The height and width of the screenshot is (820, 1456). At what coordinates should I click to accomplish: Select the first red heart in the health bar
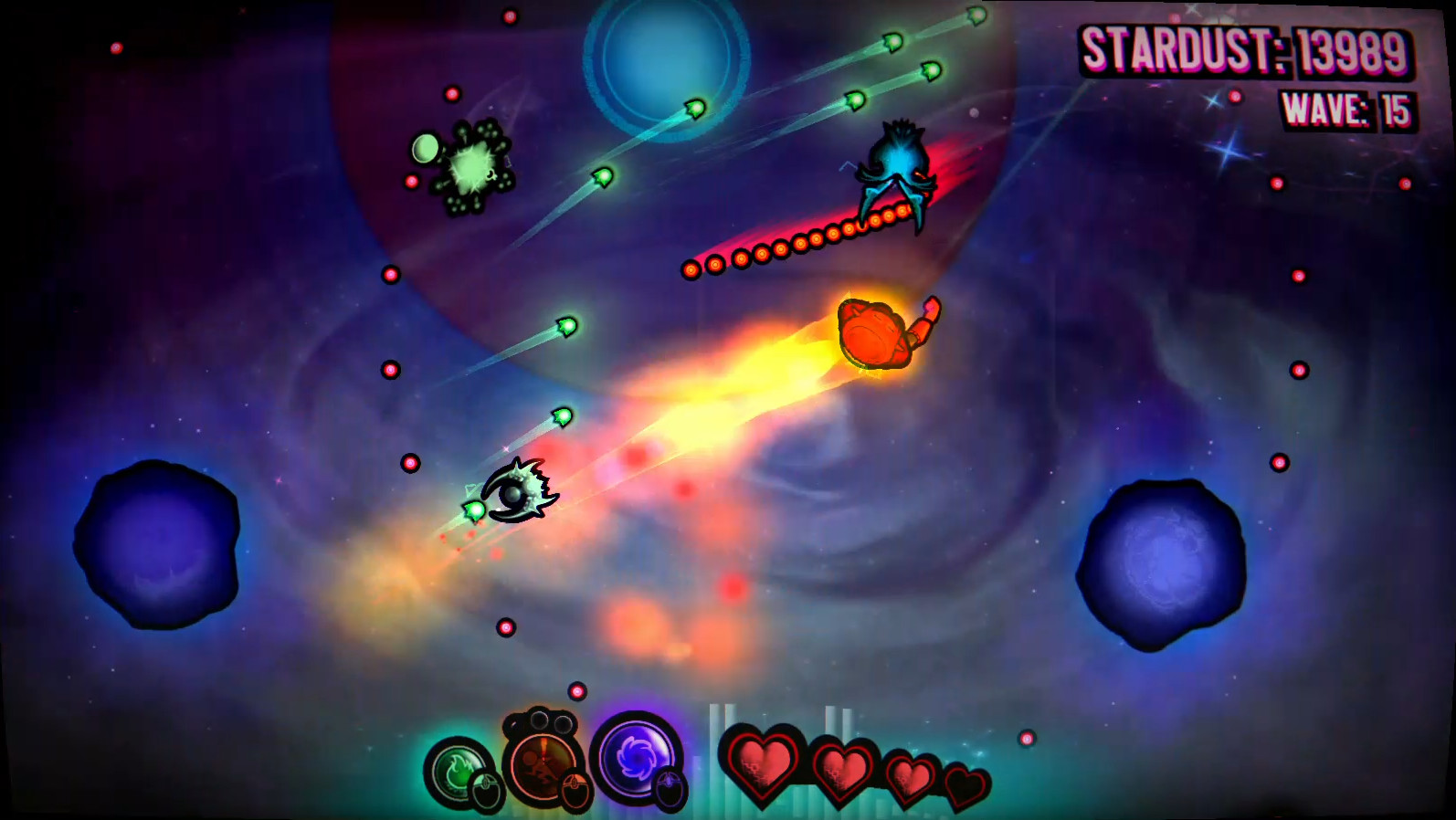[764, 765]
